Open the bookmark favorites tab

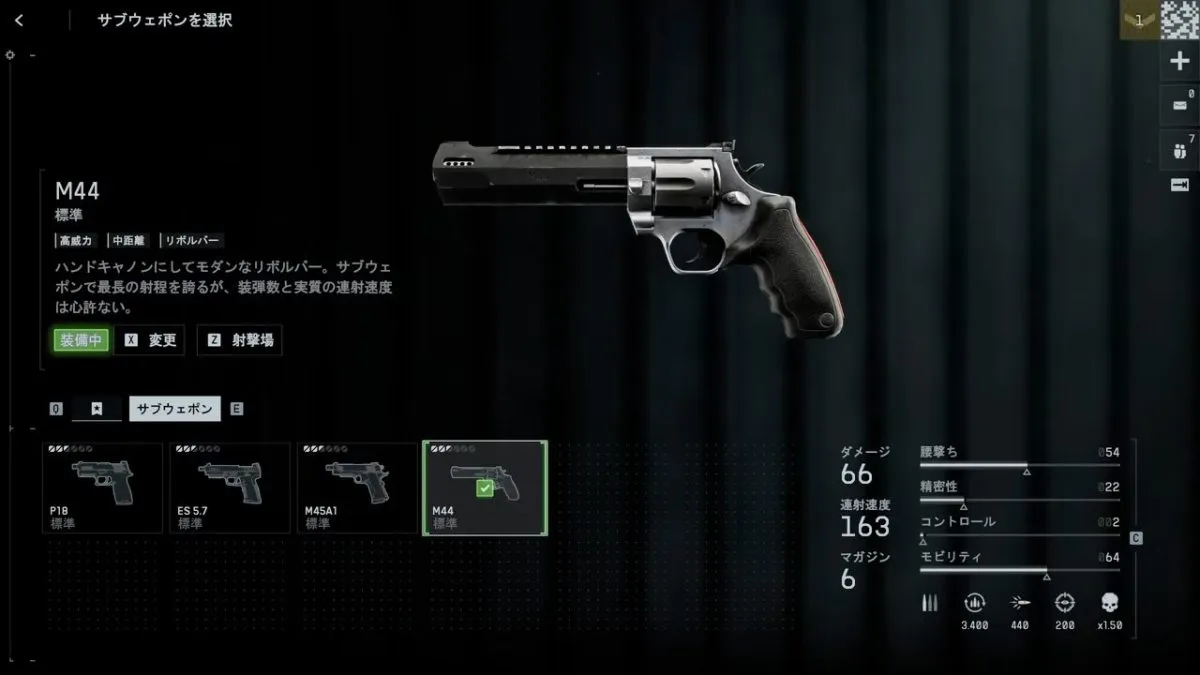[97, 409]
